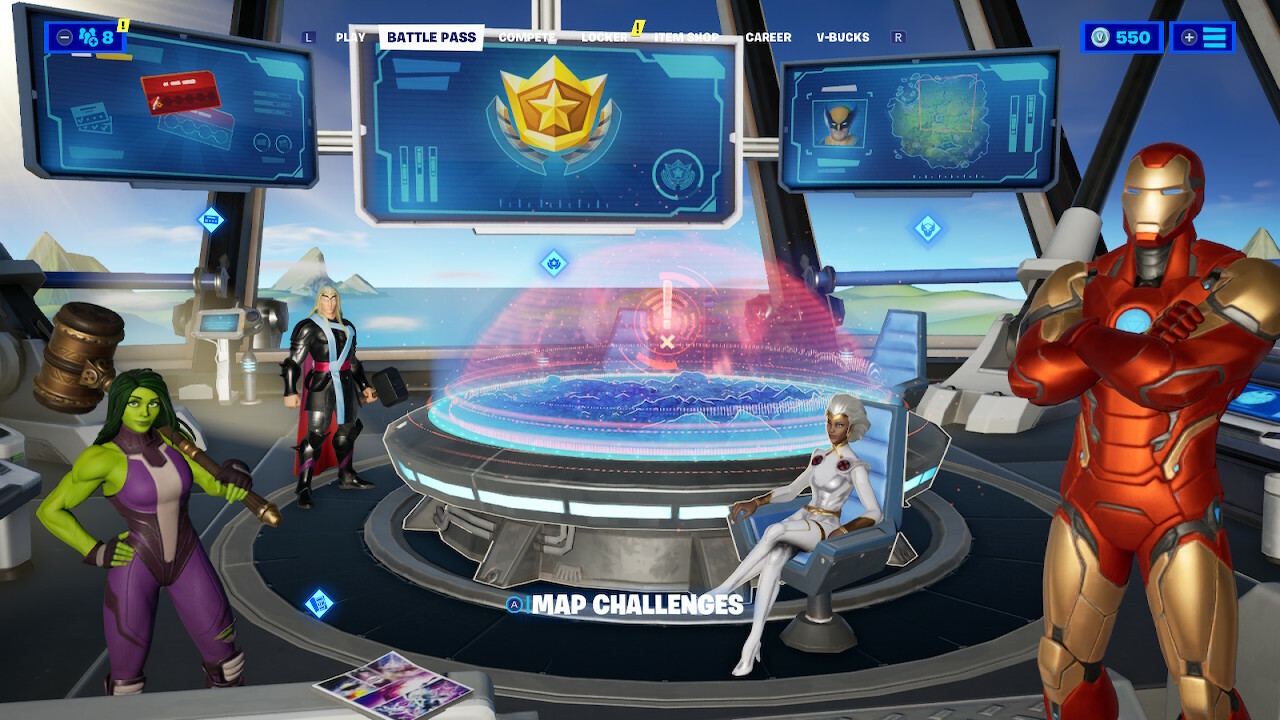Select the ticket diamond marker under the left screen

pos(211,219)
